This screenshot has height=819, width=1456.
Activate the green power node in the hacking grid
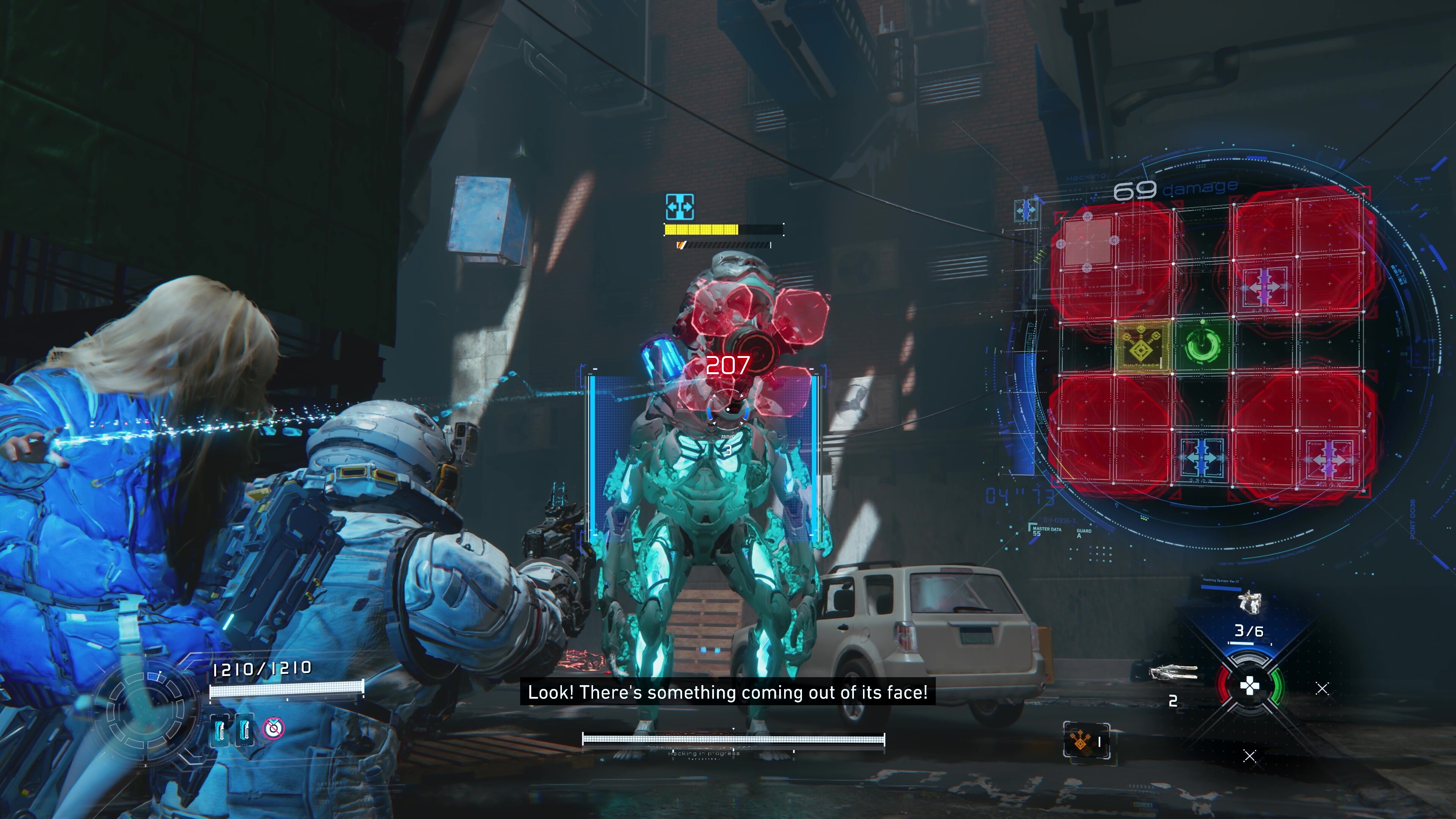pos(1202,345)
